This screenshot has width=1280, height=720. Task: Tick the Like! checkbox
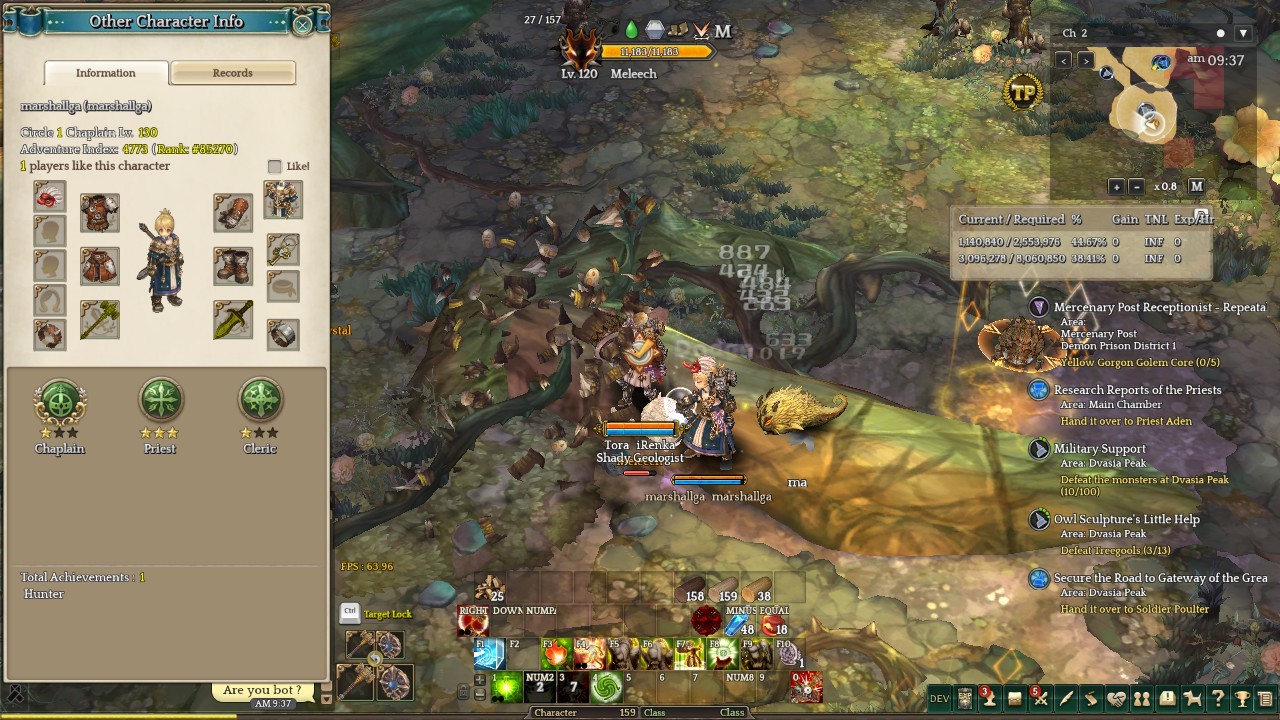click(275, 167)
